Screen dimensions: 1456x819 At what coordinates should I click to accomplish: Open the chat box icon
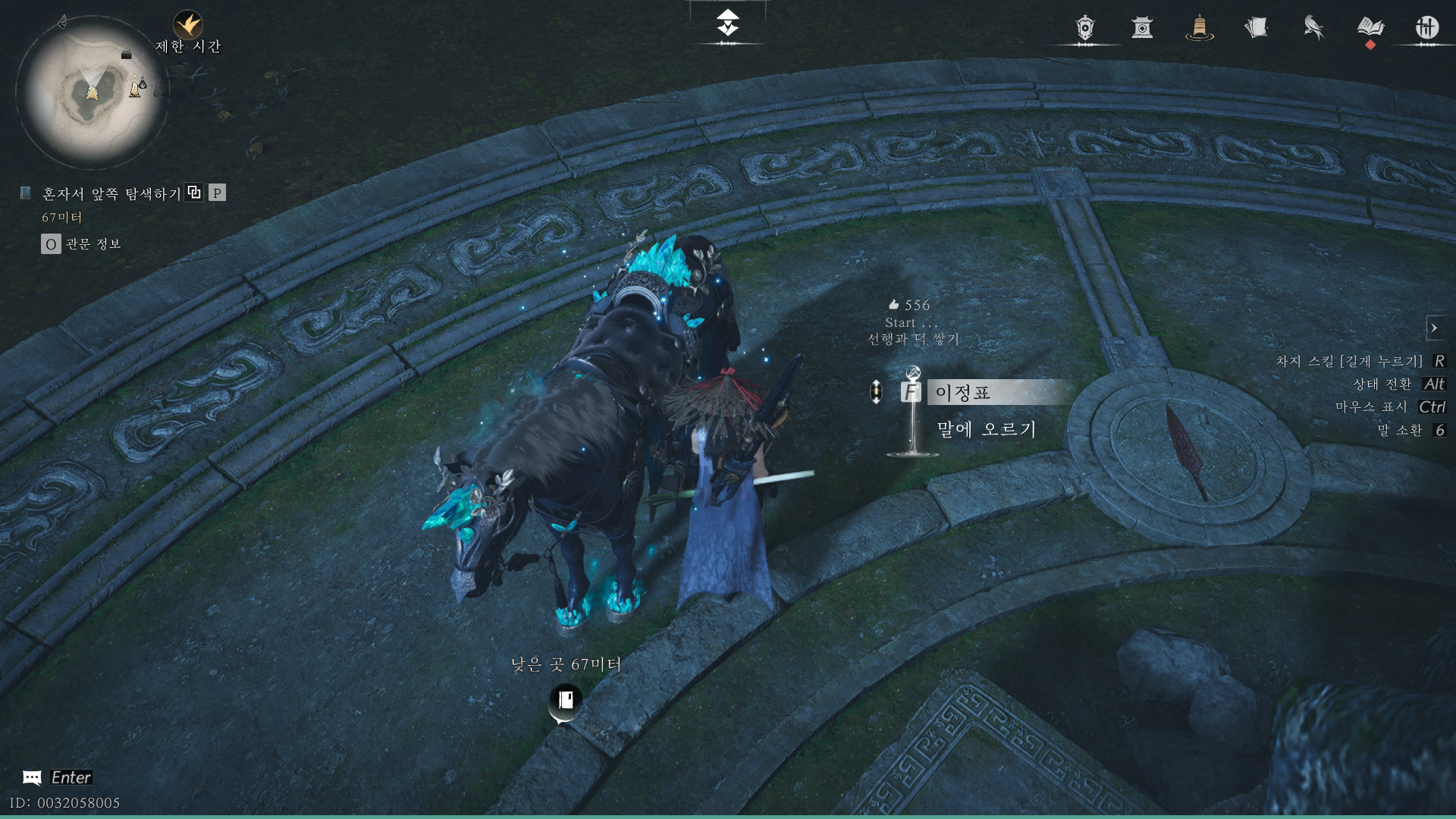tap(32, 777)
